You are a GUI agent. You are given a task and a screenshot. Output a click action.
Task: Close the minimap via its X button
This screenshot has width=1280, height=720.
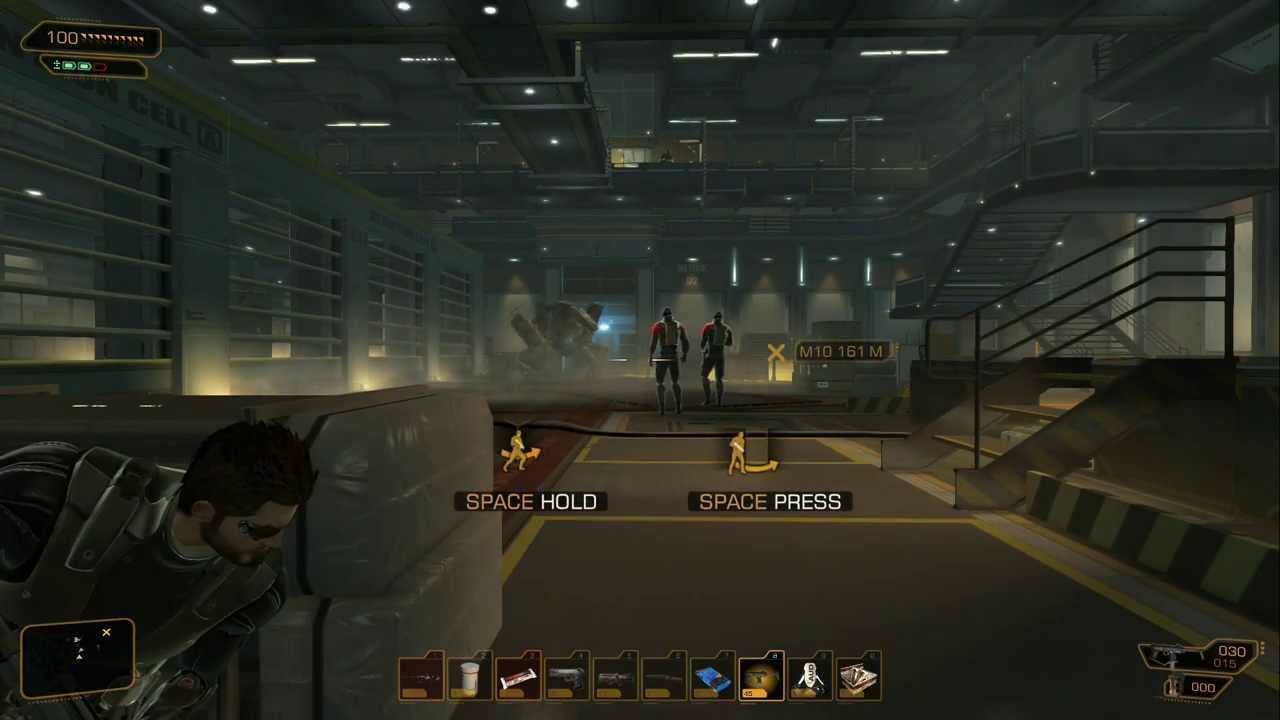tap(106, 632)
